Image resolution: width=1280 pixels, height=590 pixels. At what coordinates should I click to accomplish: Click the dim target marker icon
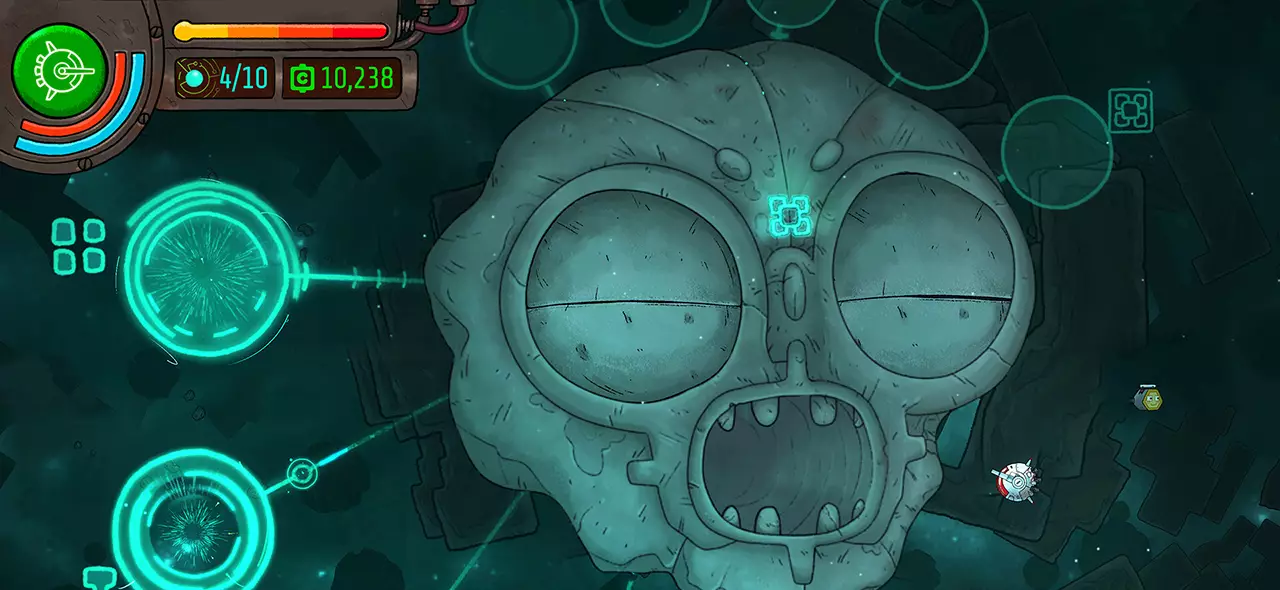(1130, 110)
